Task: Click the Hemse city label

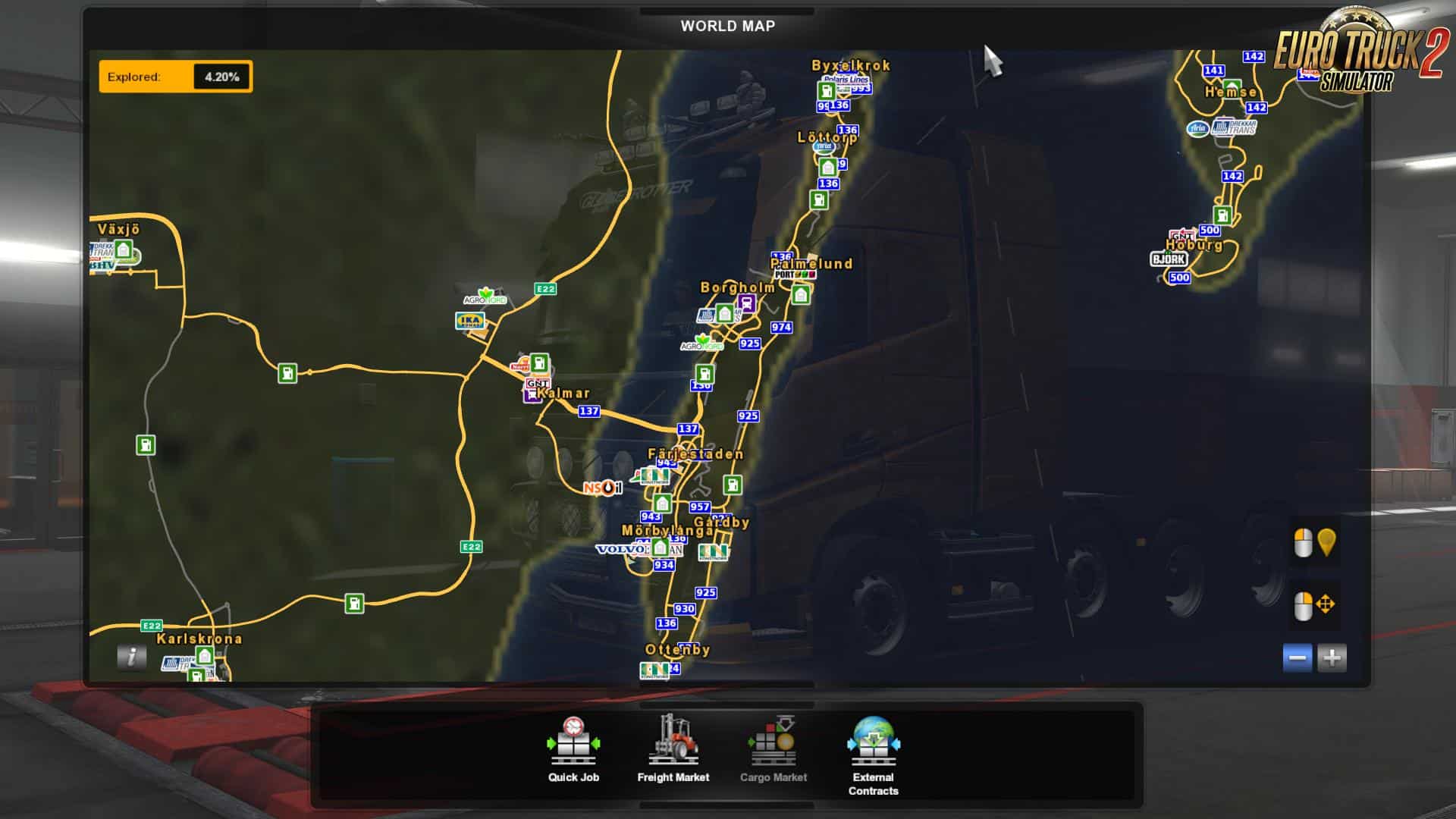Action: pyautogui.click(x=1231, y=92)
